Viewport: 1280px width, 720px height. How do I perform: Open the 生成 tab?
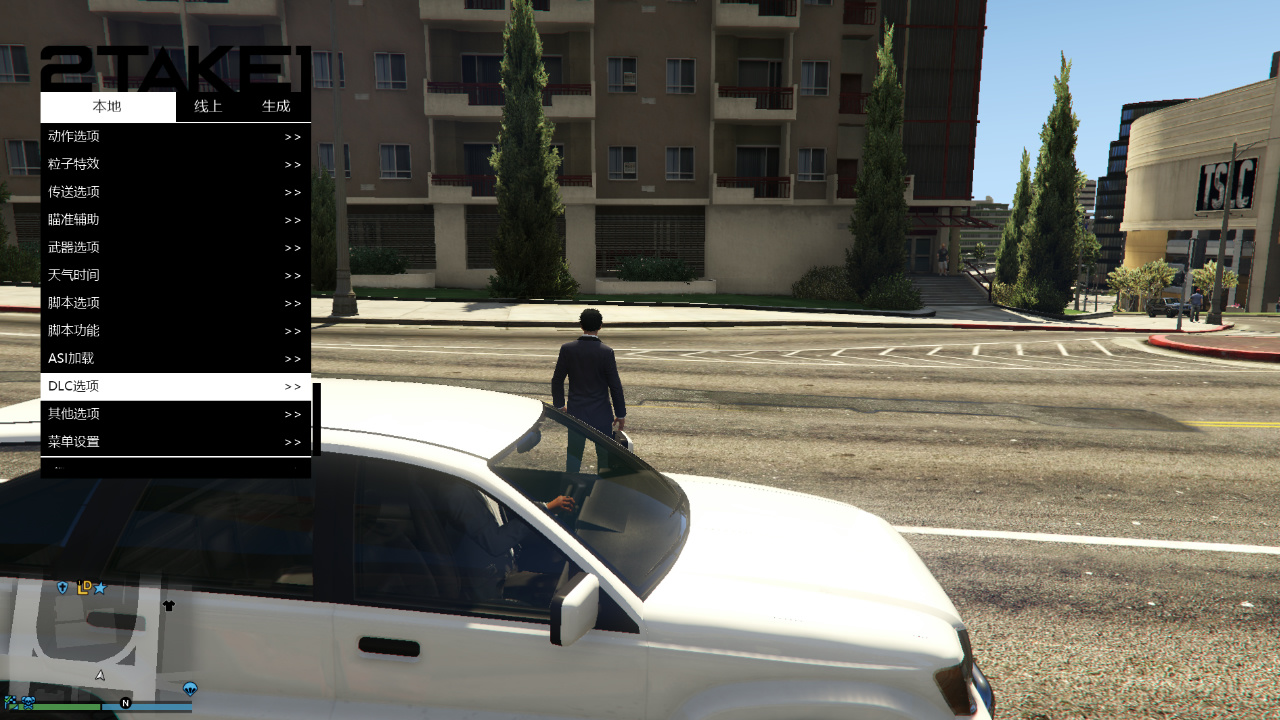click(x=276, y=106)
